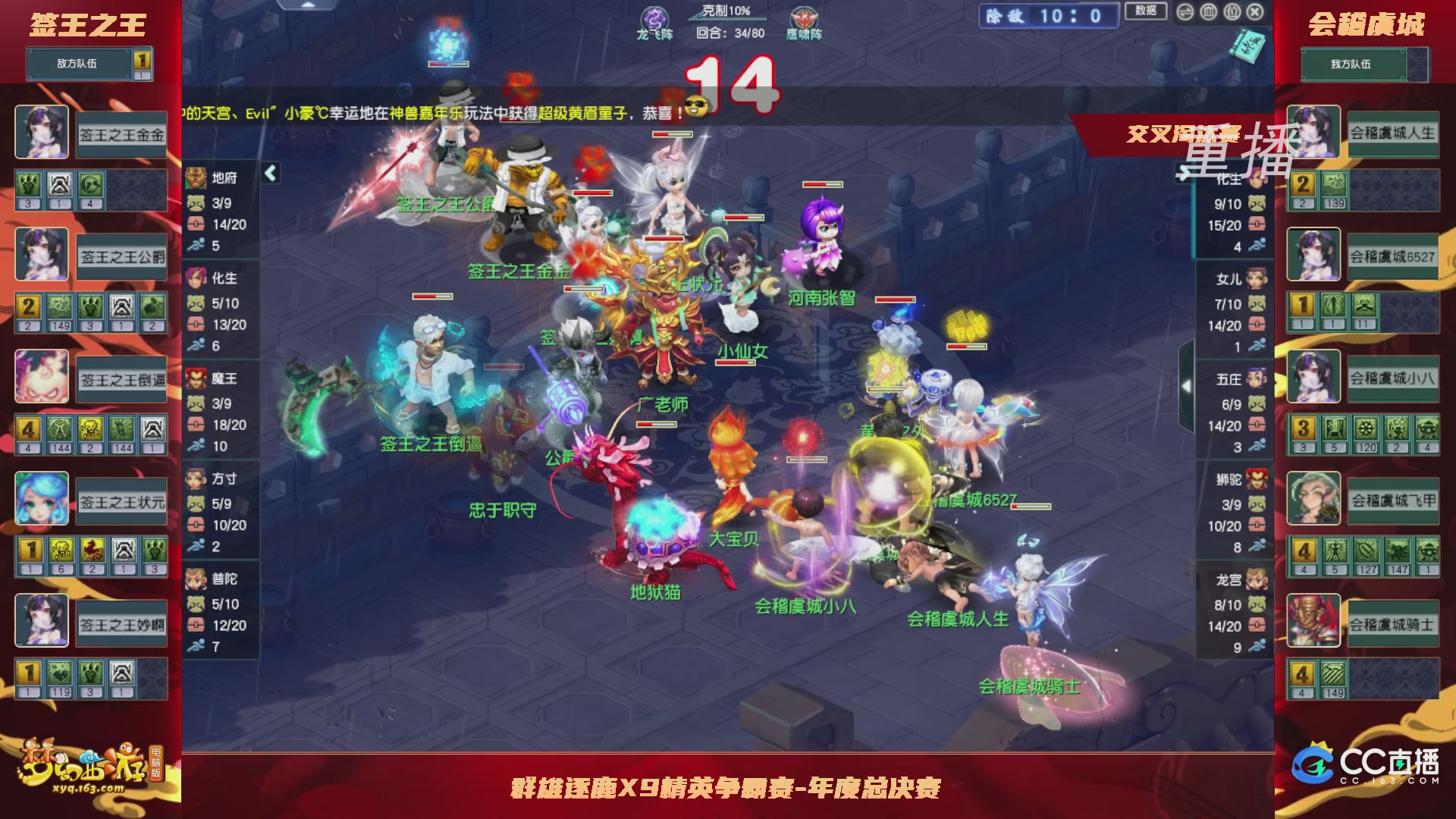Viewport: 1456px width, 819px height.
Task: Open the swap arrows icon near 数据
Action: (1184, 13)
